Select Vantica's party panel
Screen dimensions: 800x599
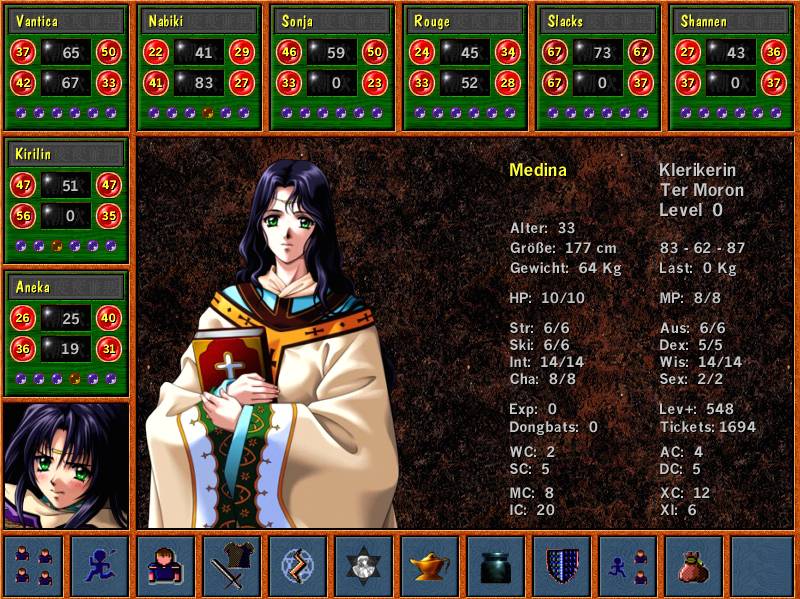(x=67, y=67)
